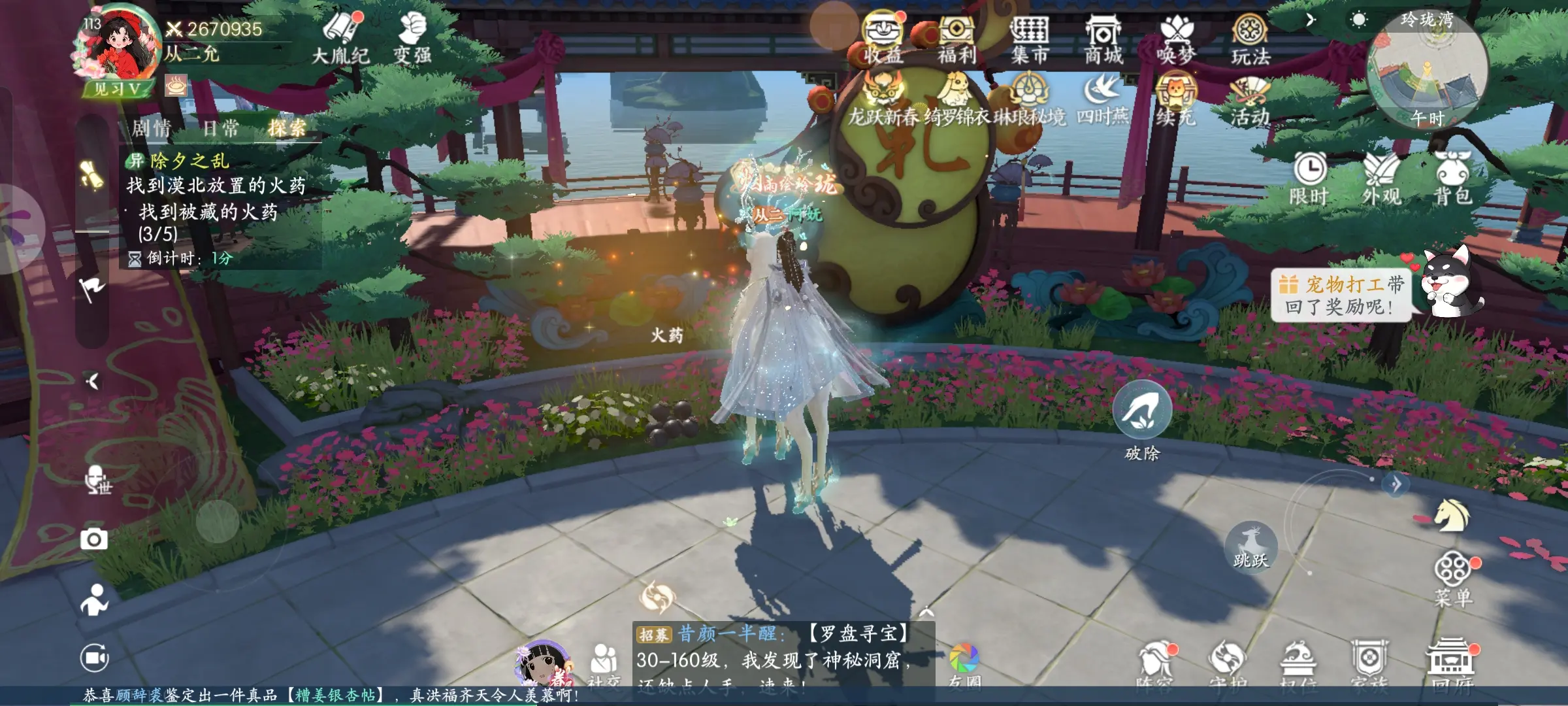Click the camera screenshot icon
The image size is (1568, 706).
click(94, 539)
